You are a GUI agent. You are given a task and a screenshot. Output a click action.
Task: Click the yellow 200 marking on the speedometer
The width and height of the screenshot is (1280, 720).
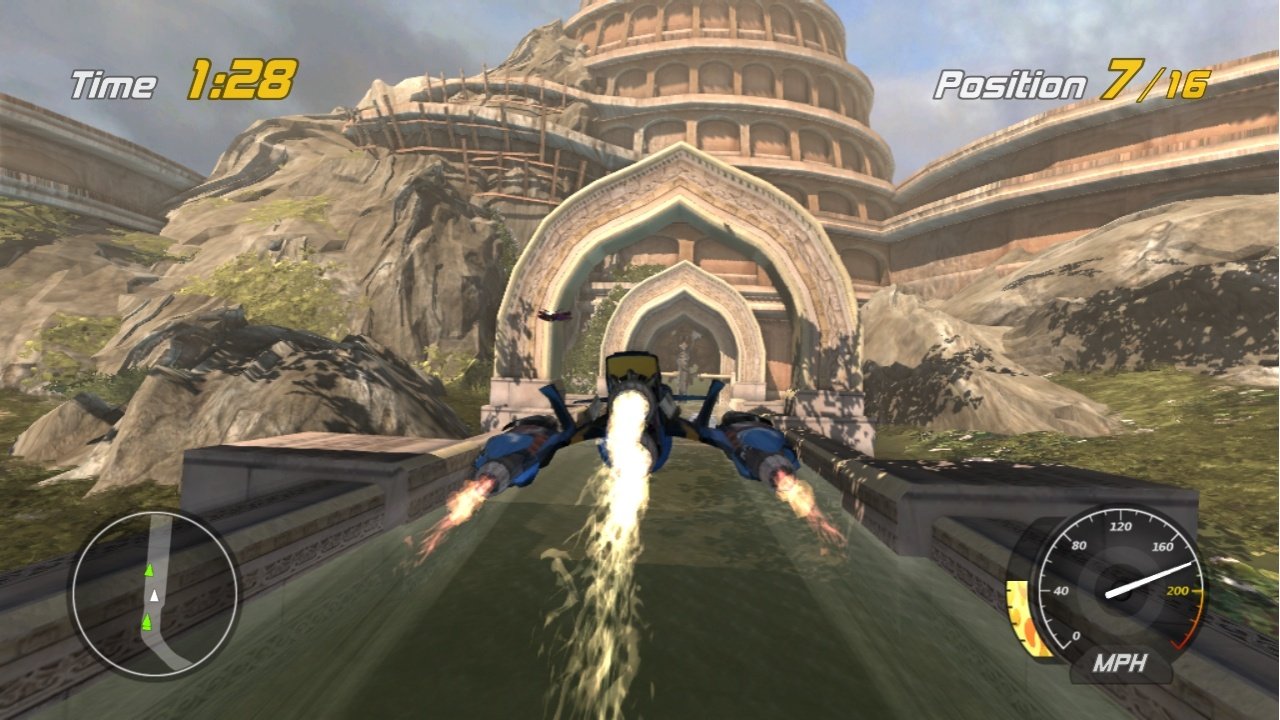click(1180, 590)
